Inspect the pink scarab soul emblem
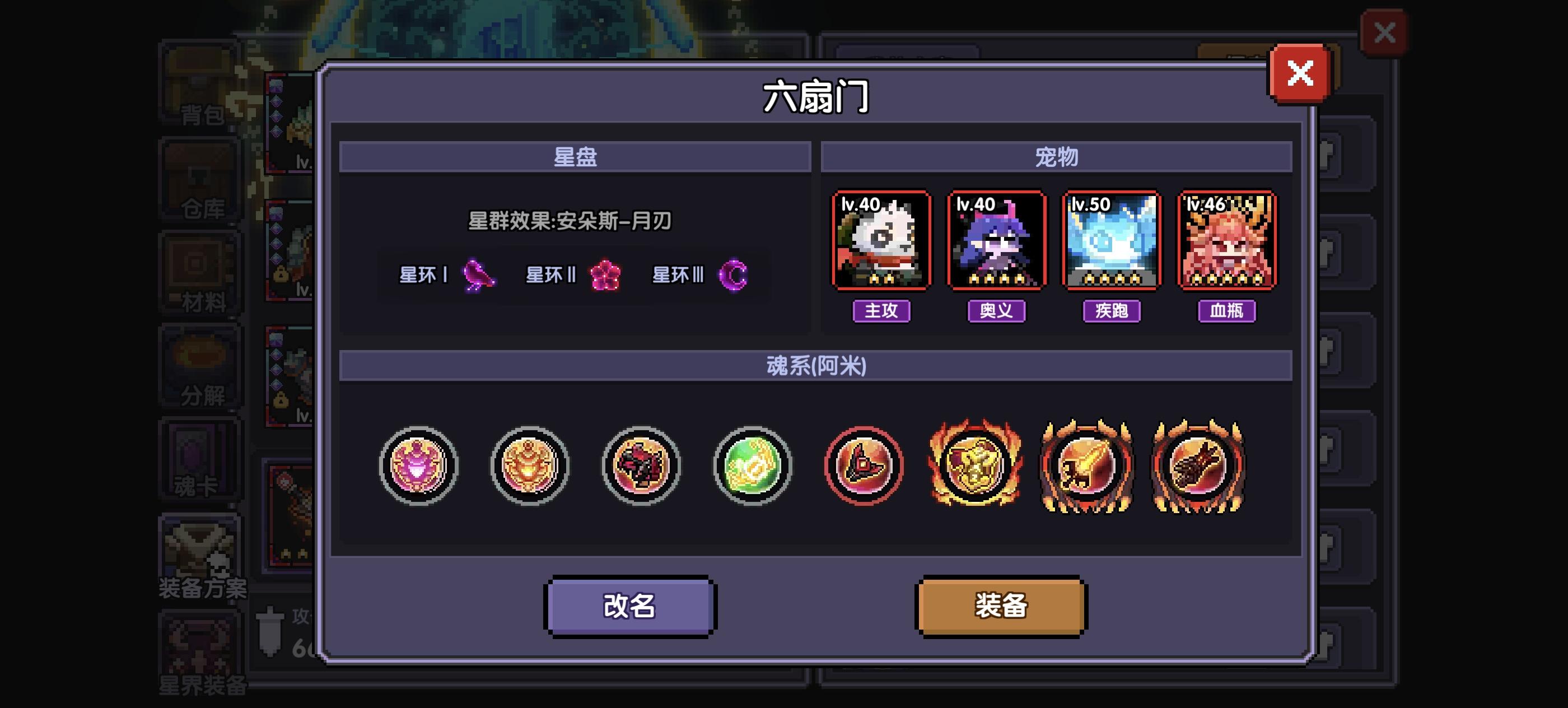This screenshot has width=1568, height=708. coord(418,465)
